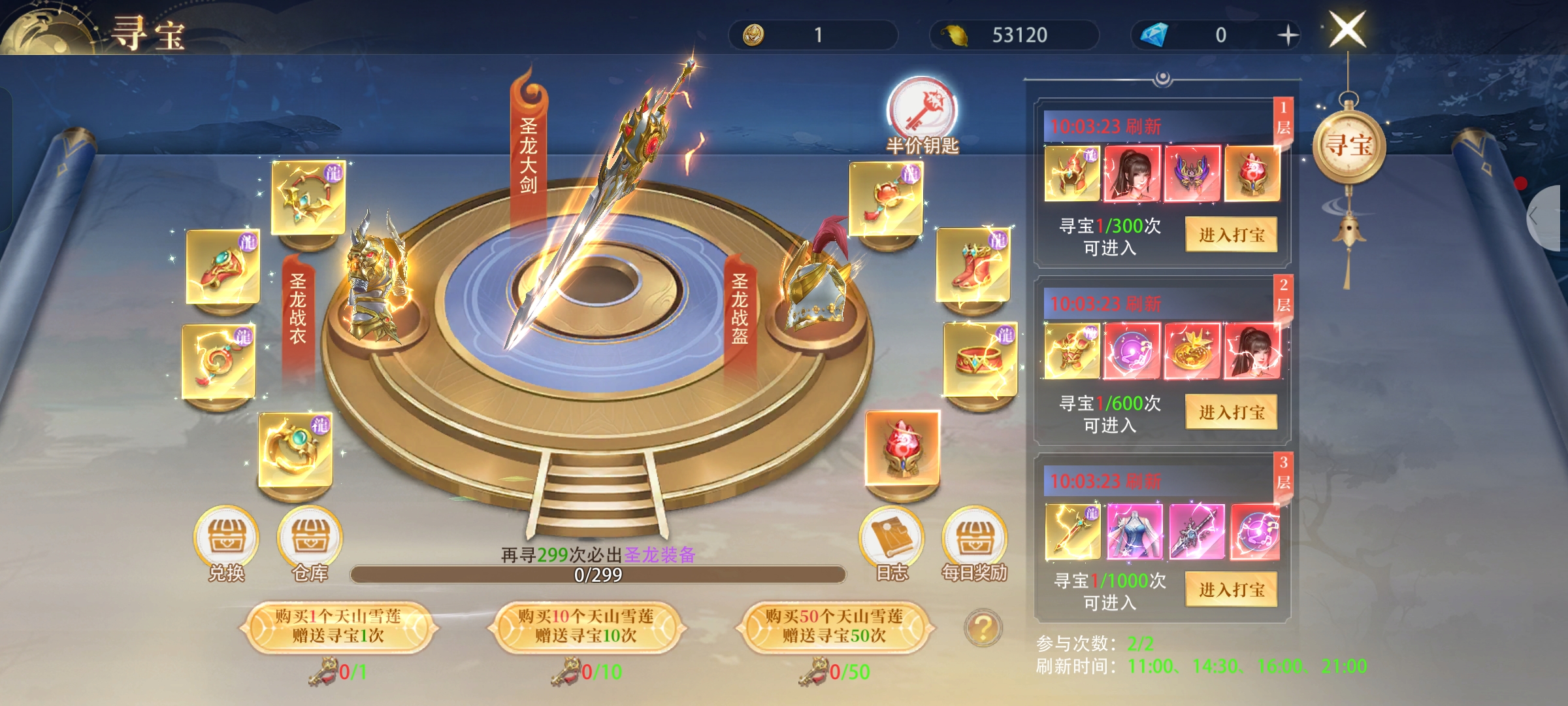This screenshot has height=706, width=1568.
Task: Select the 寻宝 pocket watch tab
Action: tap(1348, 145)
